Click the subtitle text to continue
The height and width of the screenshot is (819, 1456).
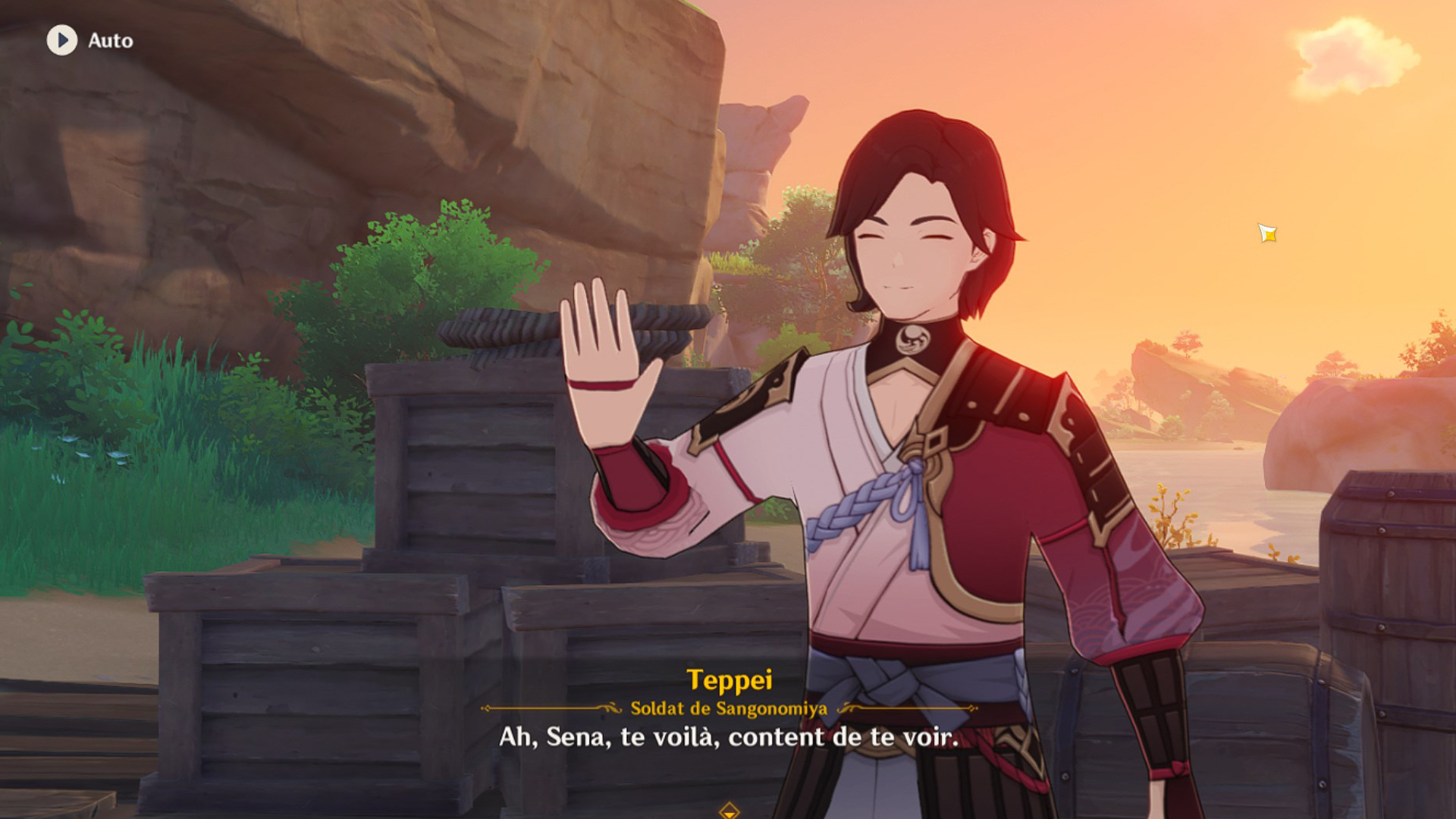[727, 736]
